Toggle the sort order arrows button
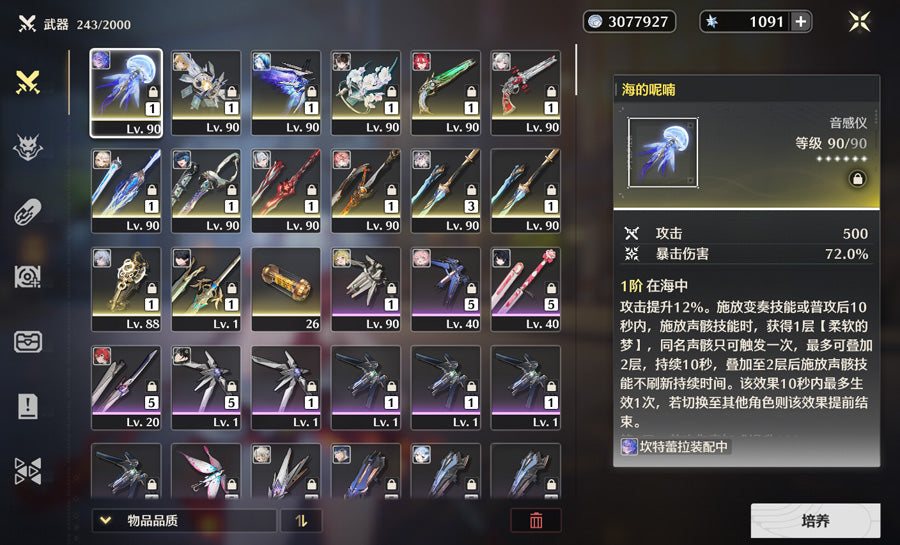 click(301, 520)
